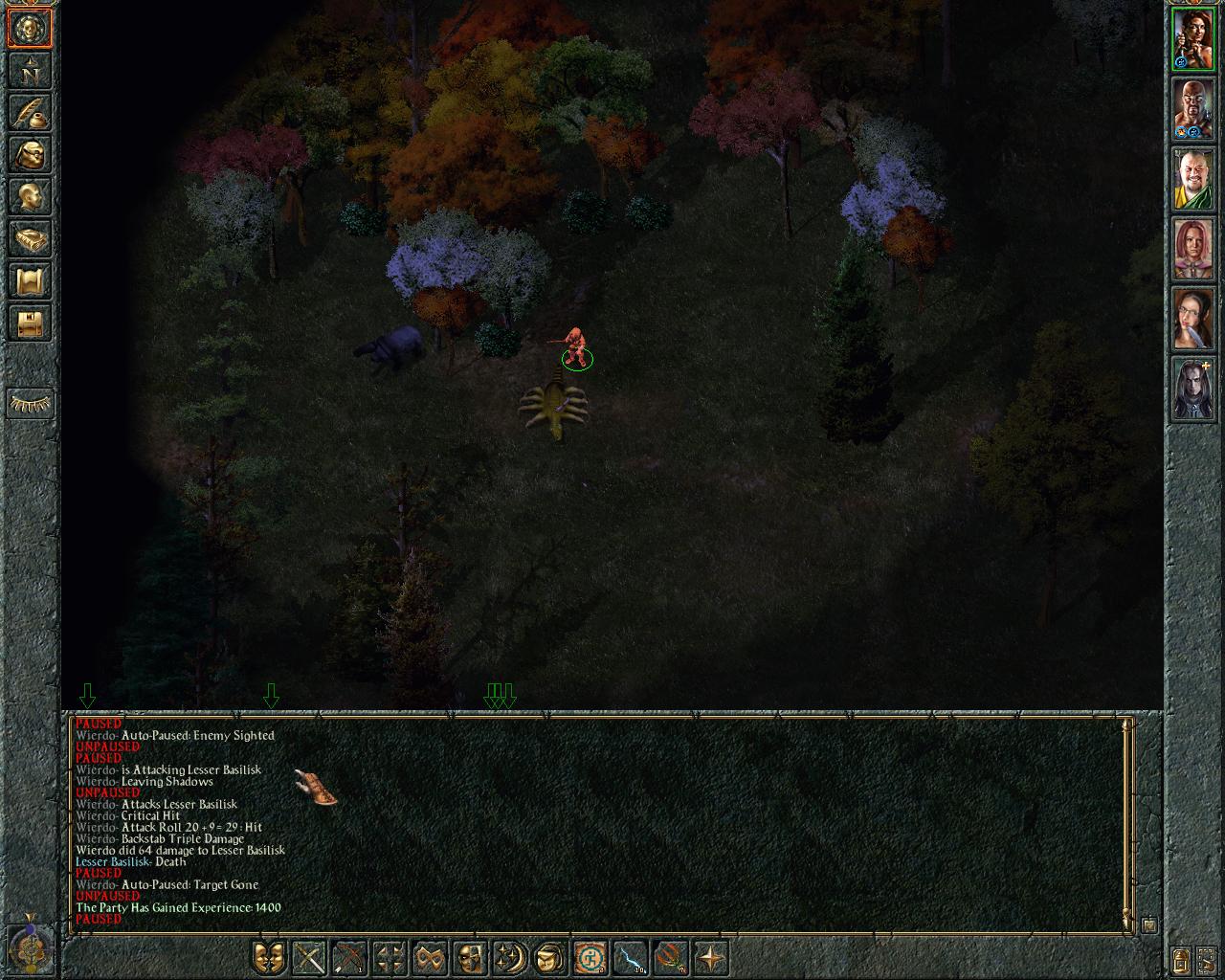Viewport: 1225px width, 980px height.
Task: Activate the four-pointed star special abilities button
Action: [711, 957]
